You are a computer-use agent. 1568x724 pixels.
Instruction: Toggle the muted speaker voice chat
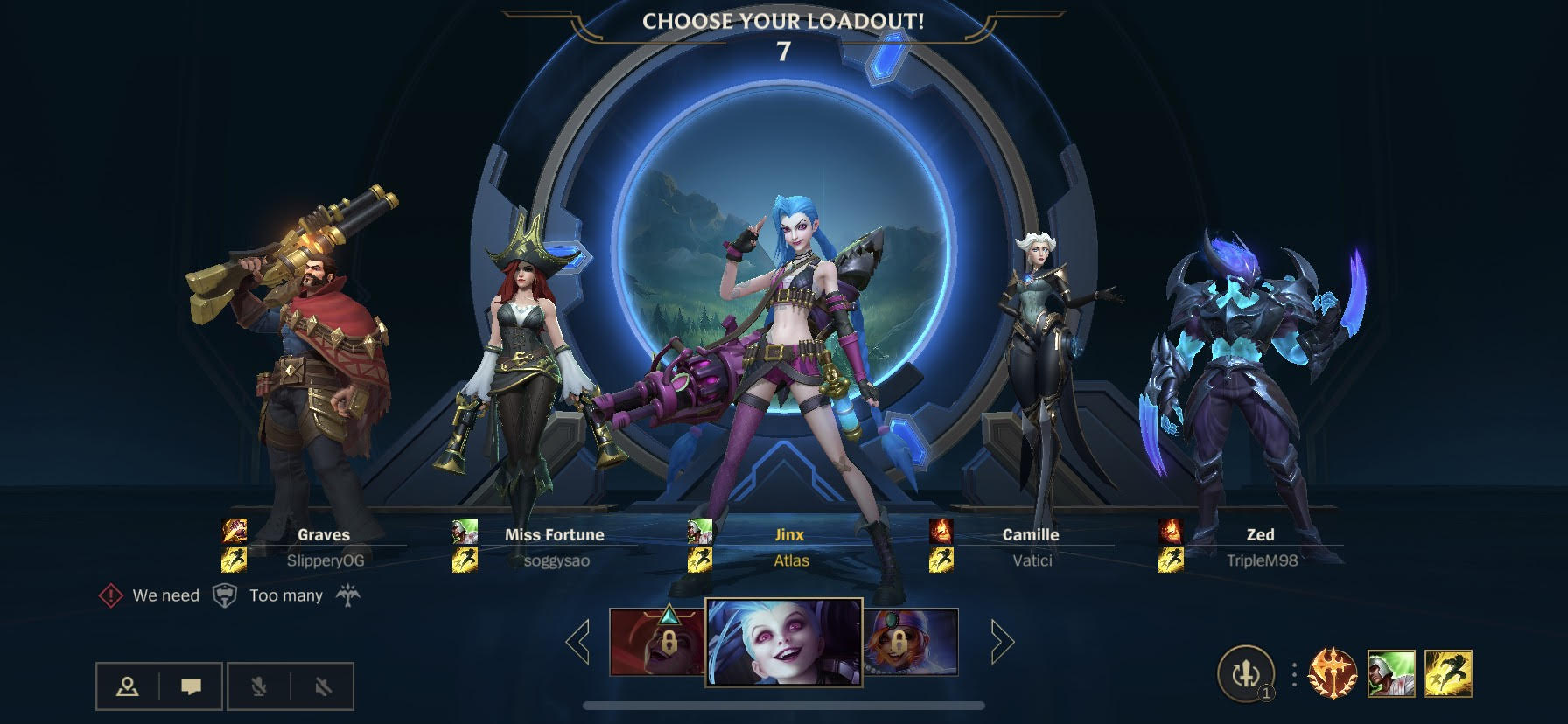click(x=323, y=686)
